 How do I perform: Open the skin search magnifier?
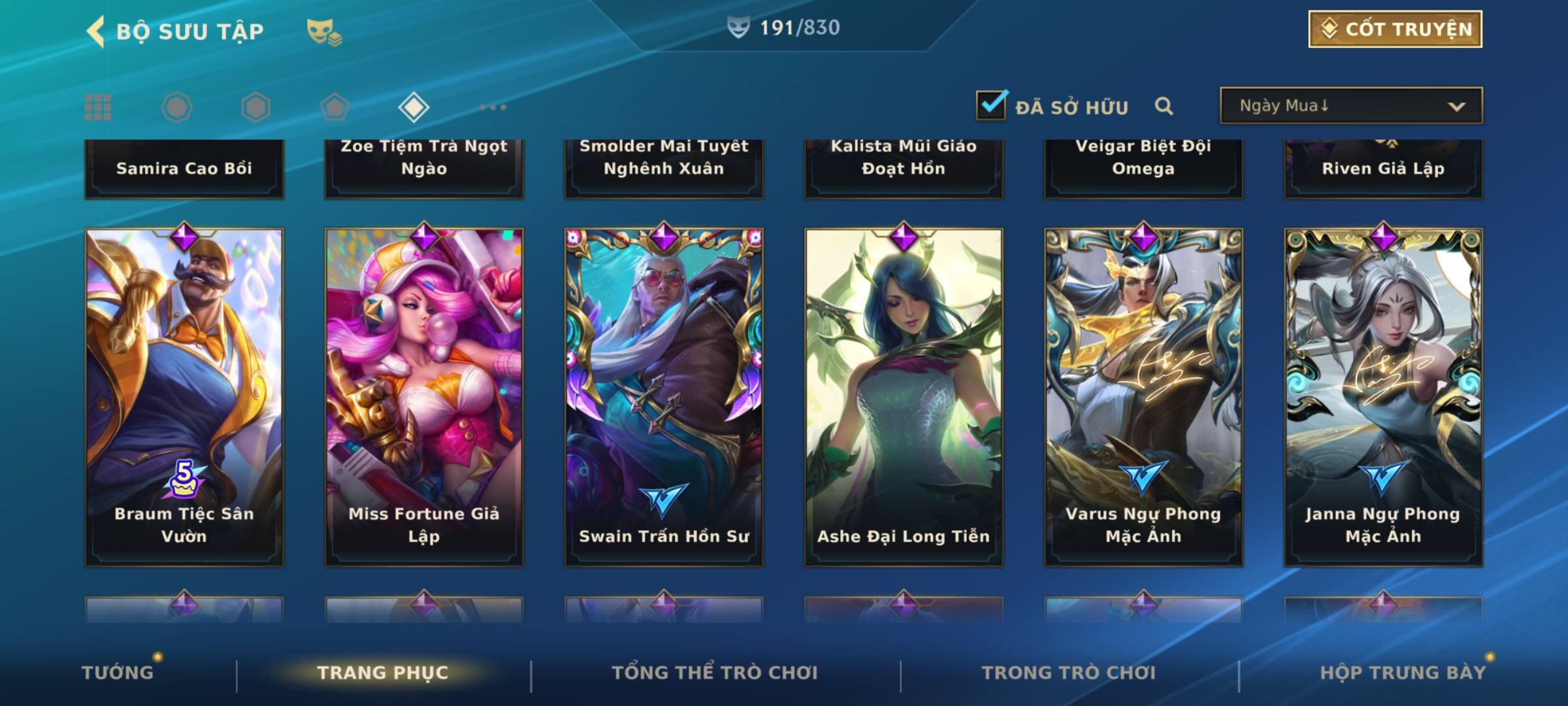[x=1164, y=106]
